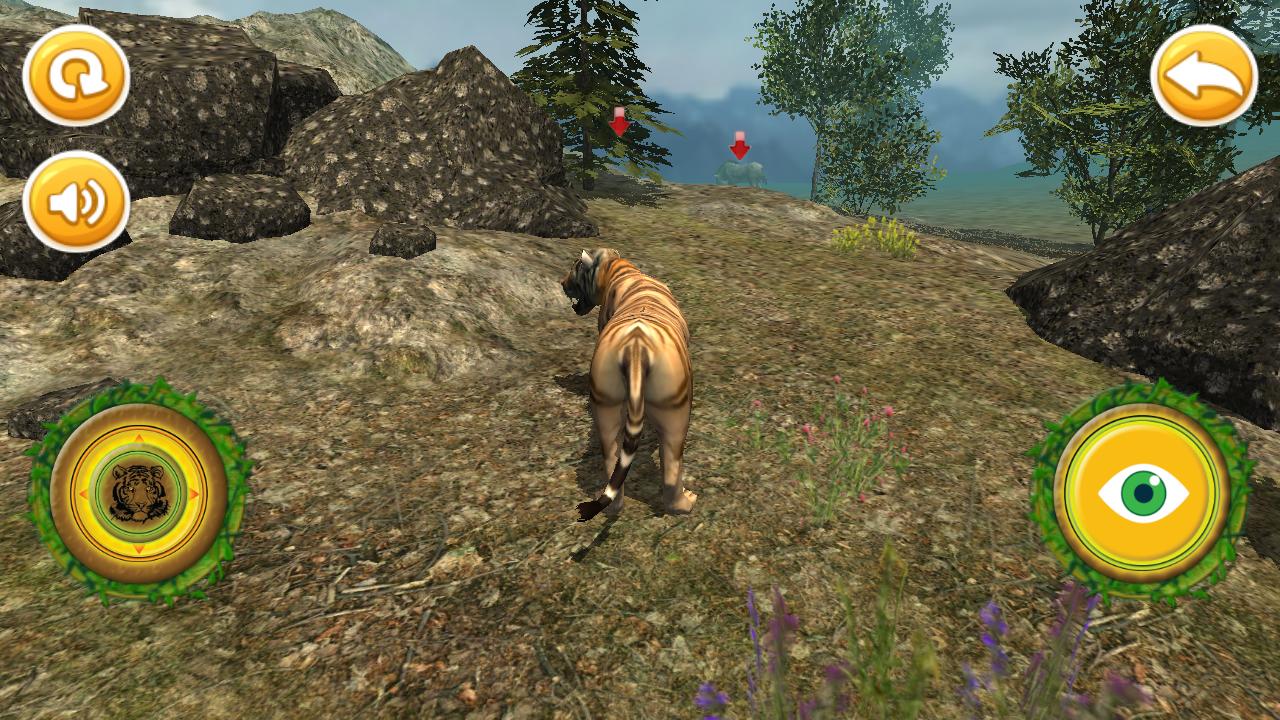
Task: Click the golden ring around the joystick
Action: coord(137,425)
